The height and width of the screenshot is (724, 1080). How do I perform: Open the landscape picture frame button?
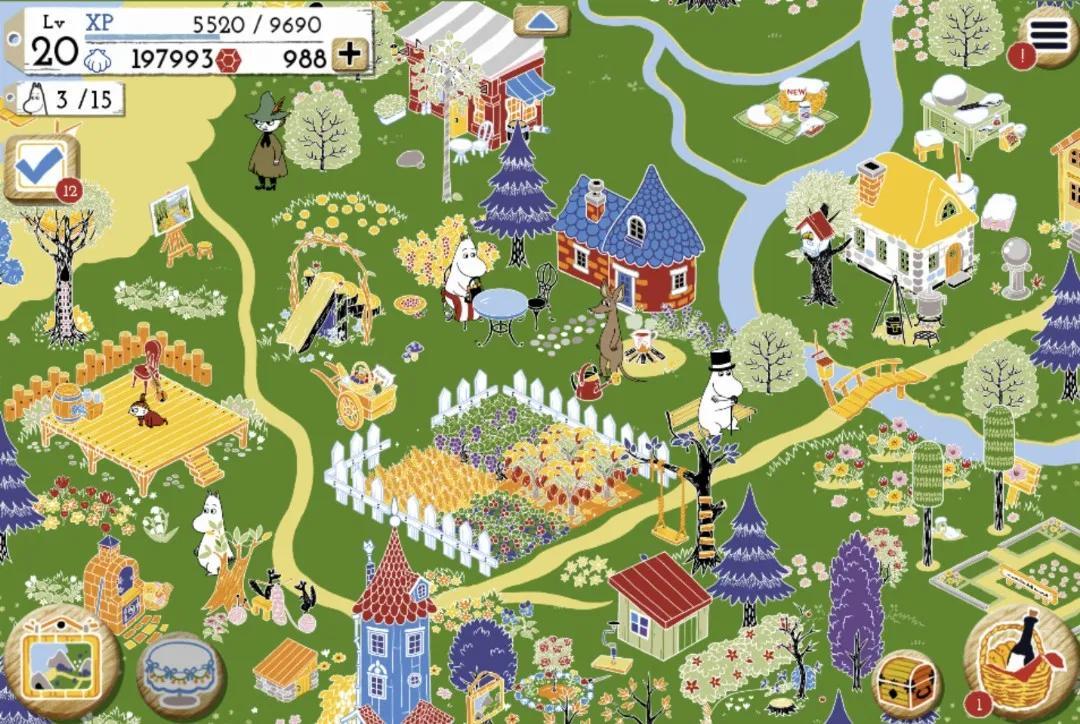[61, 662]
